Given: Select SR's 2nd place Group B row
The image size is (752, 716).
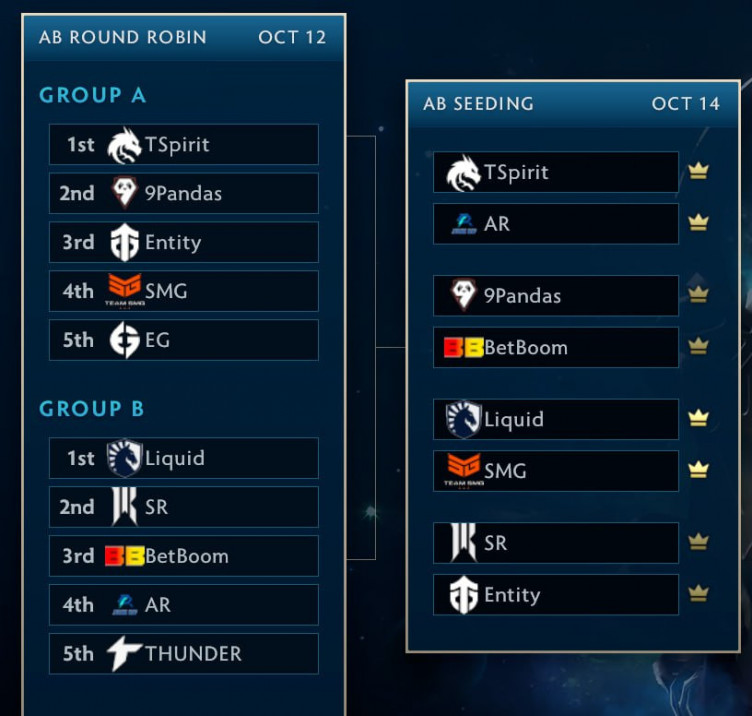Looking at the screenshot, I should click(x=184, y=508).
